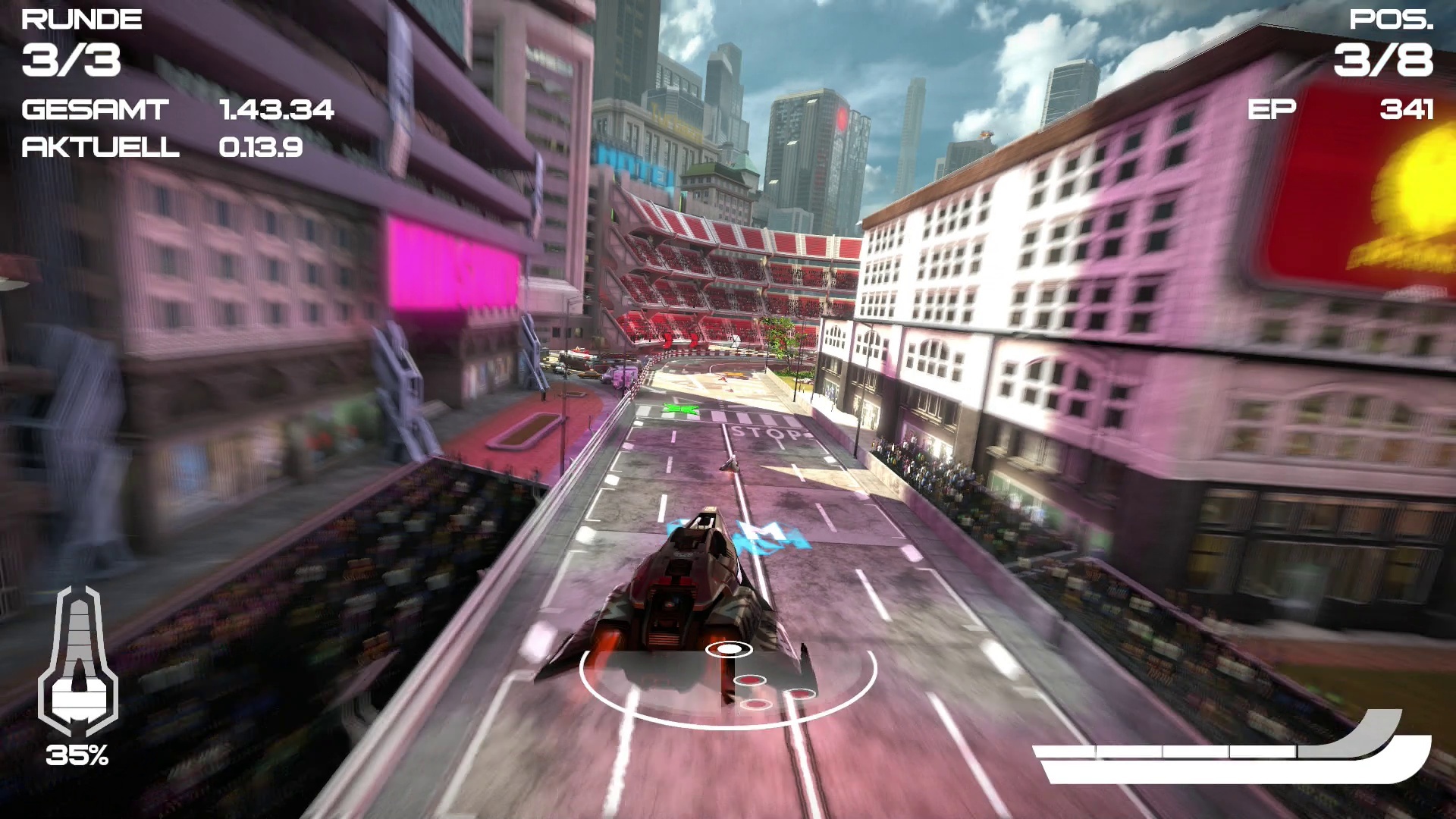Click the green boost pad icon ahead
The width and height of the screenshot is (1456, 819).
pyautogui.click(x=681, y=408)
